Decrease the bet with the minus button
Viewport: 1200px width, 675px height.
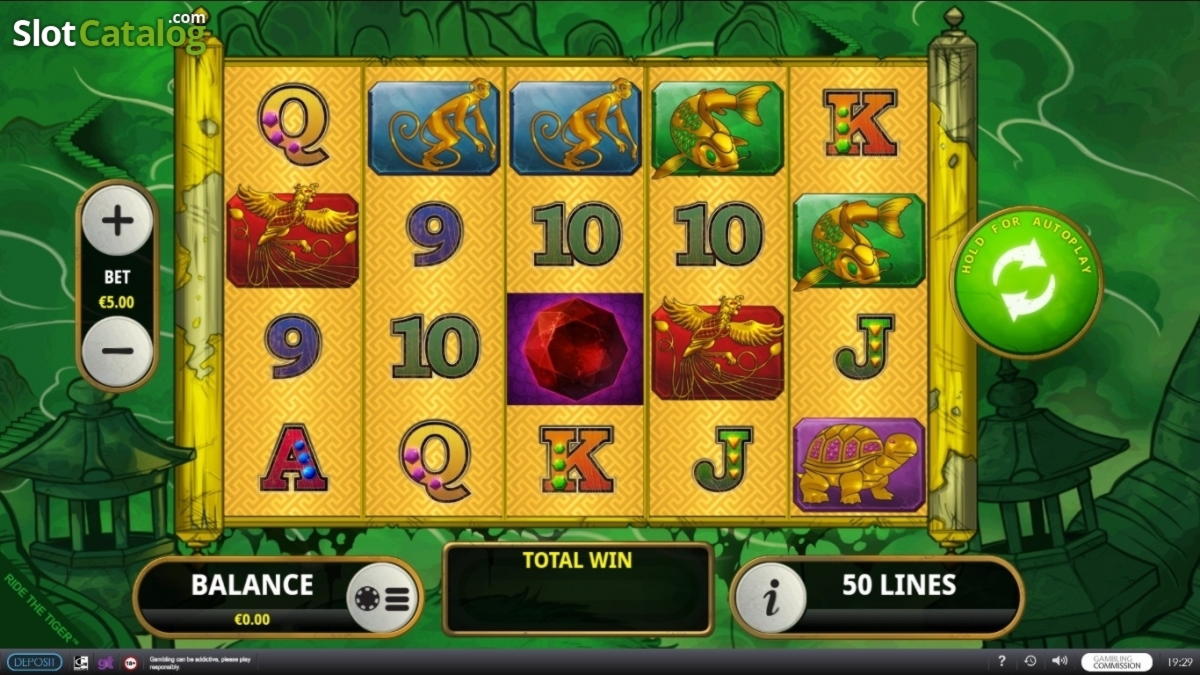point(117,351)
